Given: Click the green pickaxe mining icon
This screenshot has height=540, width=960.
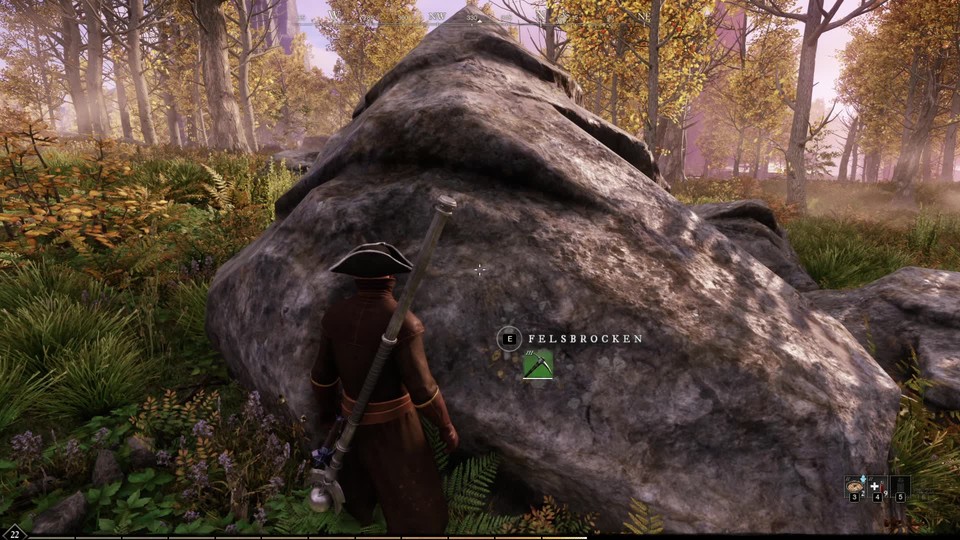Looking at the screenshot, I should pyautogui.click(x=538, y=365).
